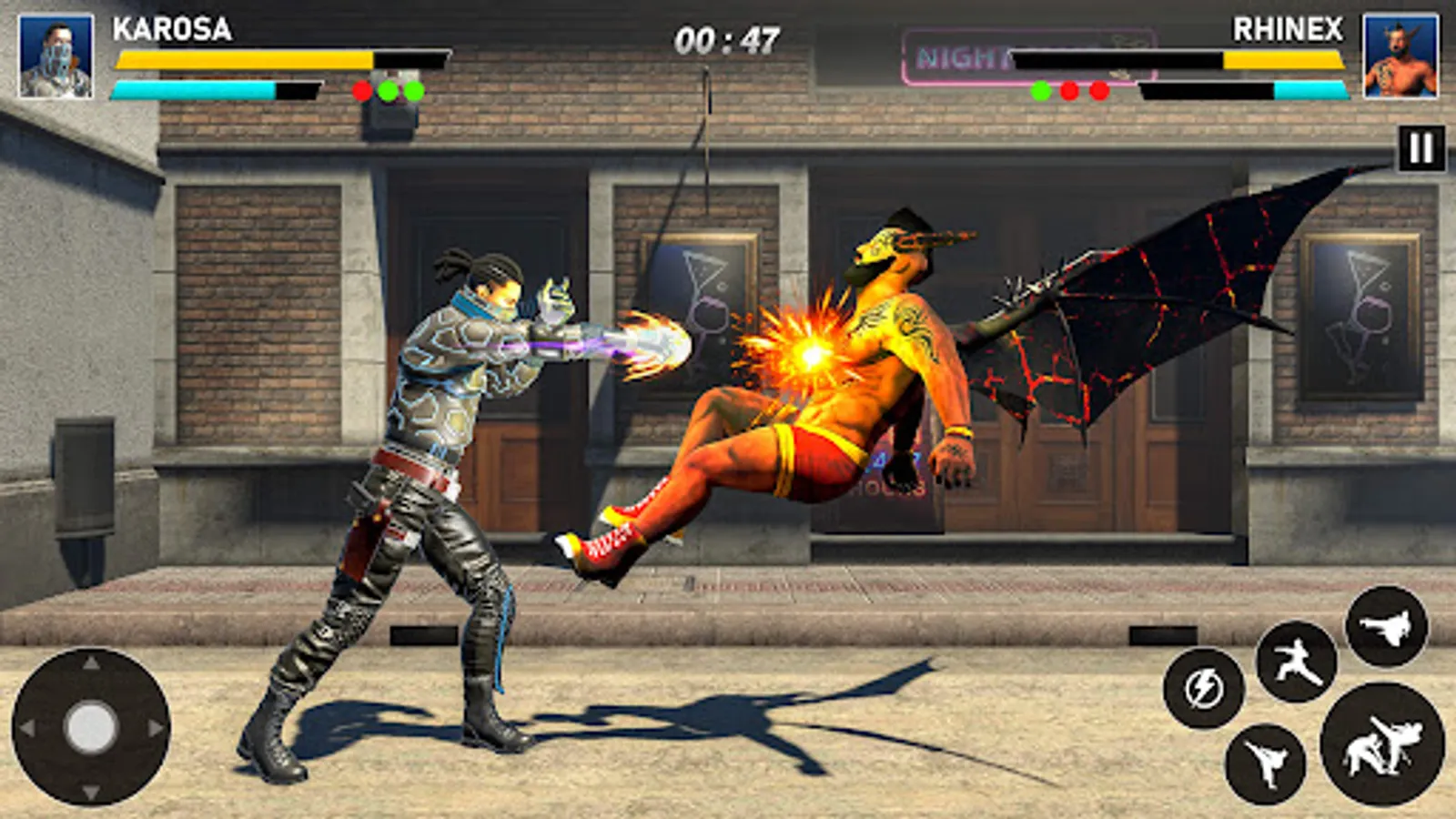The height and width of the screenshot is (819, 1456).
Task: Tap KAROSA's character portrait
Action: [56, 54]
